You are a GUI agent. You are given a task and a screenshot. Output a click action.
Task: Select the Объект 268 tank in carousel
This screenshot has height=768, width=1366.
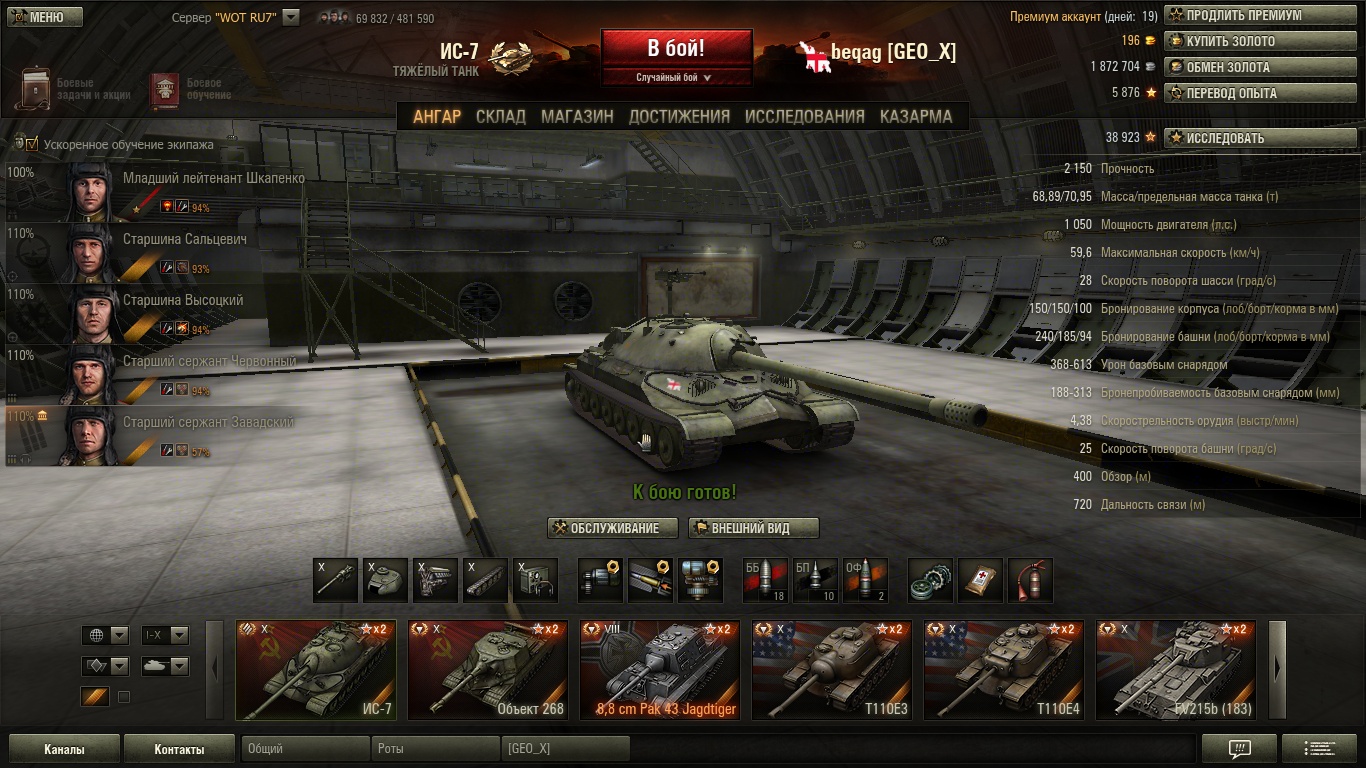[x=488, y=670]
